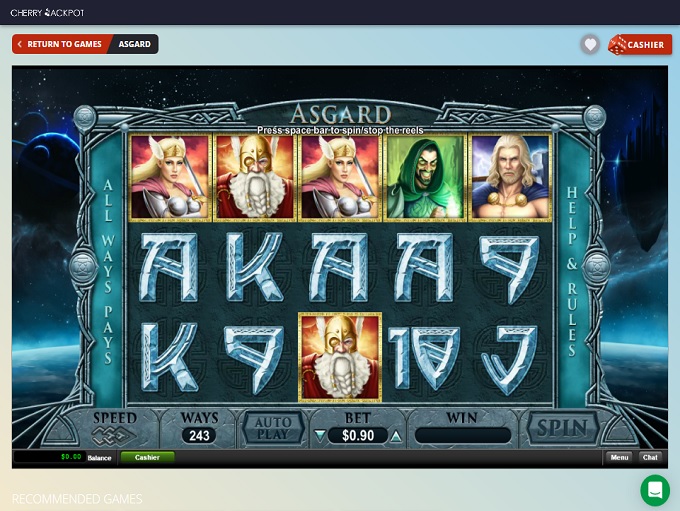View the All Ways Pays panel
Screen dimensions: 680x511
[x=108, y=271]
